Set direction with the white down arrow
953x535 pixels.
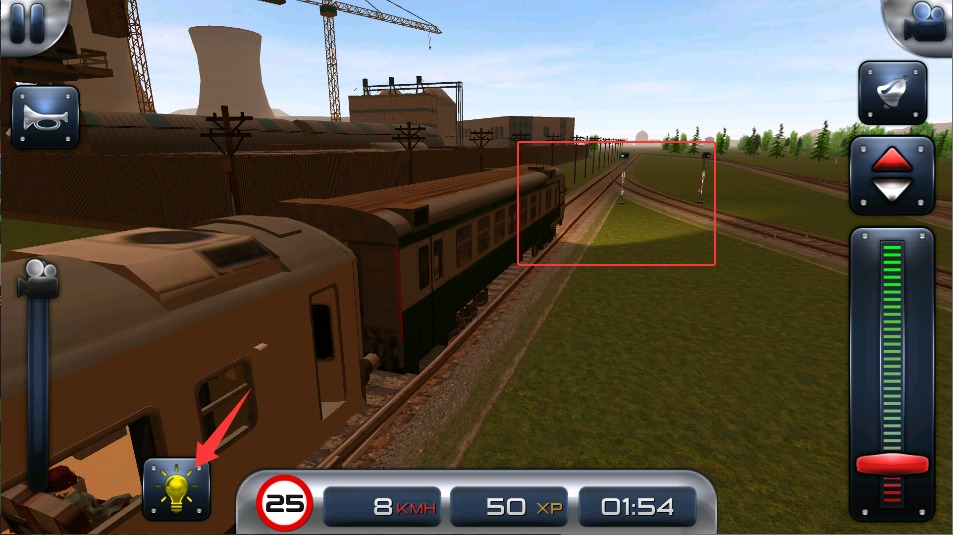(892, 189)
